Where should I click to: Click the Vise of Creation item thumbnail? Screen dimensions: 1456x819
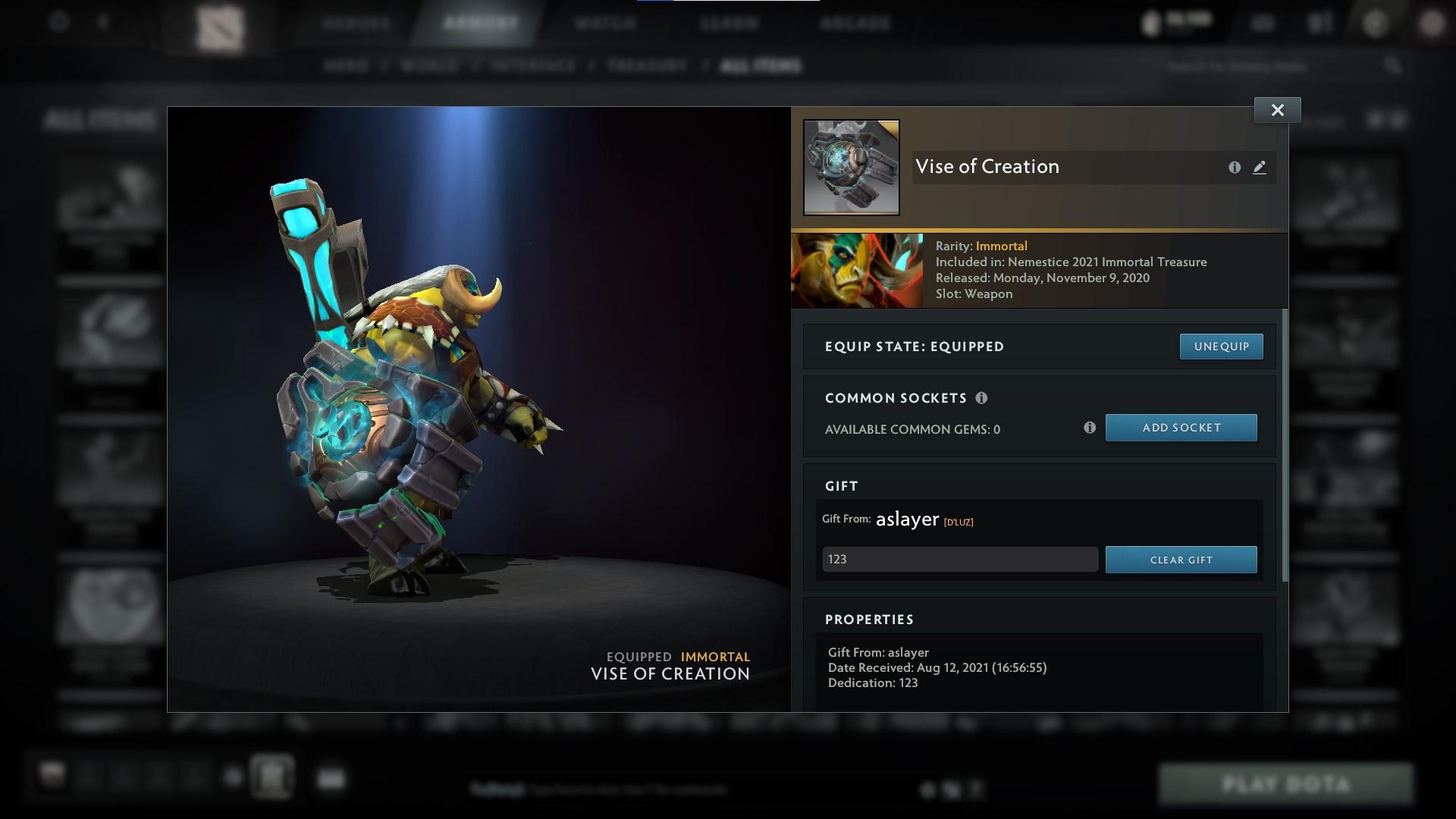[851, 167]
